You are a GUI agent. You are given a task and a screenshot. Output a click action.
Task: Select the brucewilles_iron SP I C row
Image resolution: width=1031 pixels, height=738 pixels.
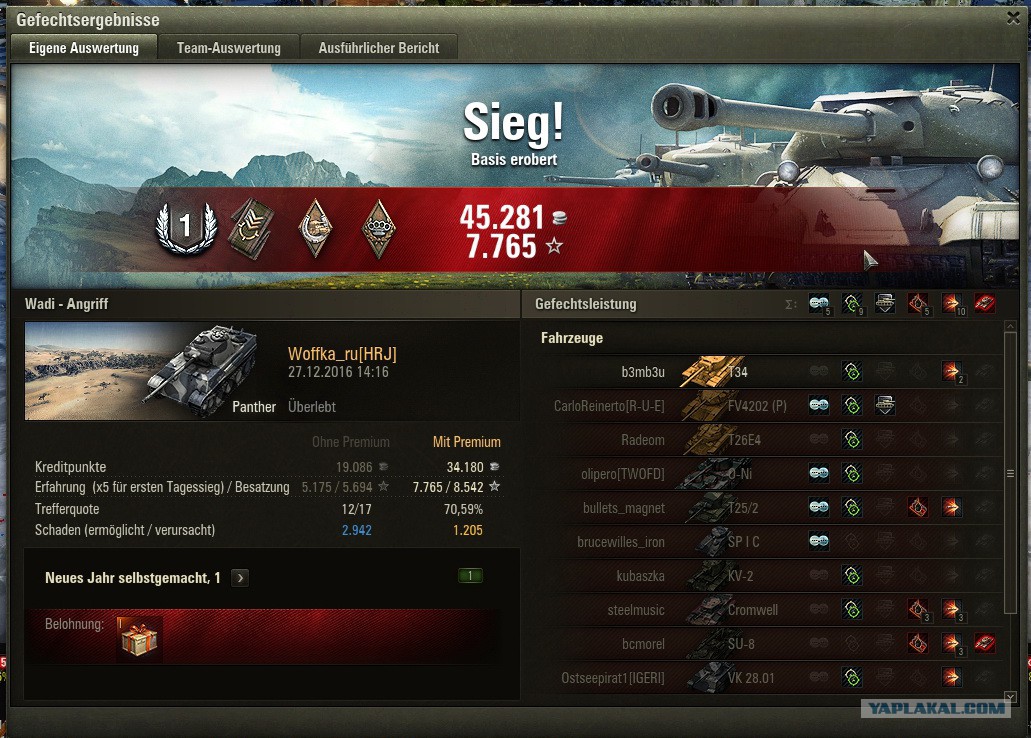click(x=621, y=542)
